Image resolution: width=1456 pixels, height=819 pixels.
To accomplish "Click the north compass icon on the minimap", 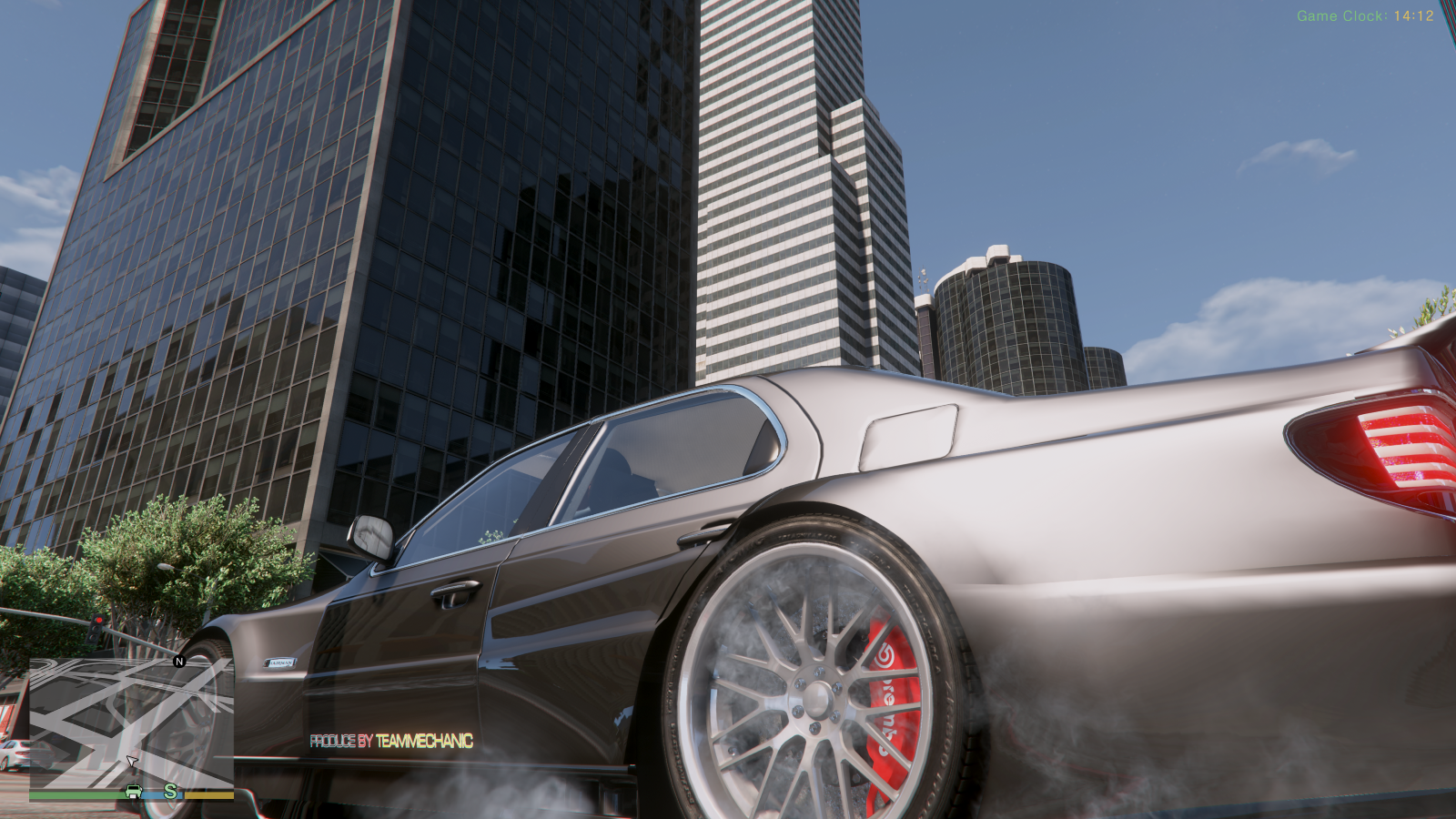I will click(x=178, y=662).
